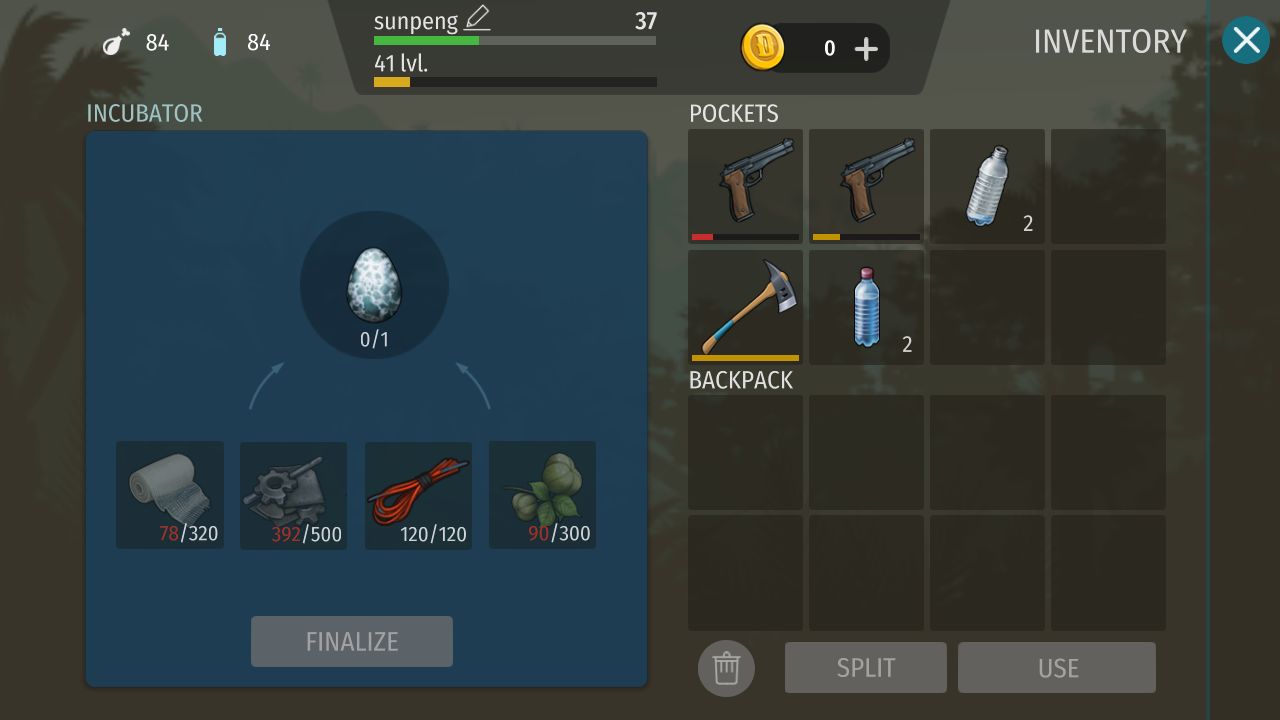Choose the metal gear parts ingredient slot
The width and height of the screenshot is (1280, 720).
pyautogui.click(x=293, y=495)
